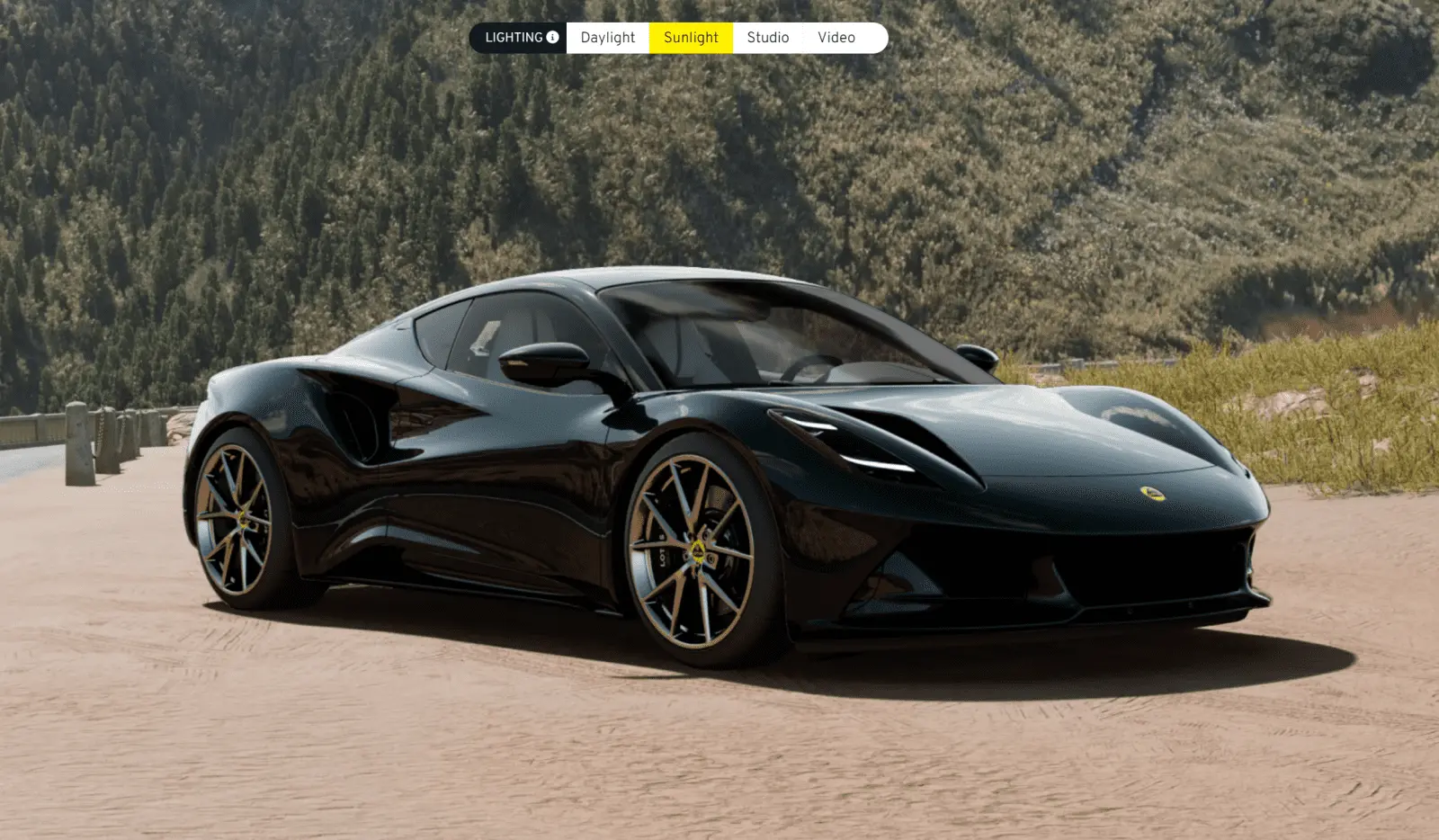Viewport: 1439px width, 840px height.
Task: Select the Sunlight lighting option
Action: click(691, 38)
